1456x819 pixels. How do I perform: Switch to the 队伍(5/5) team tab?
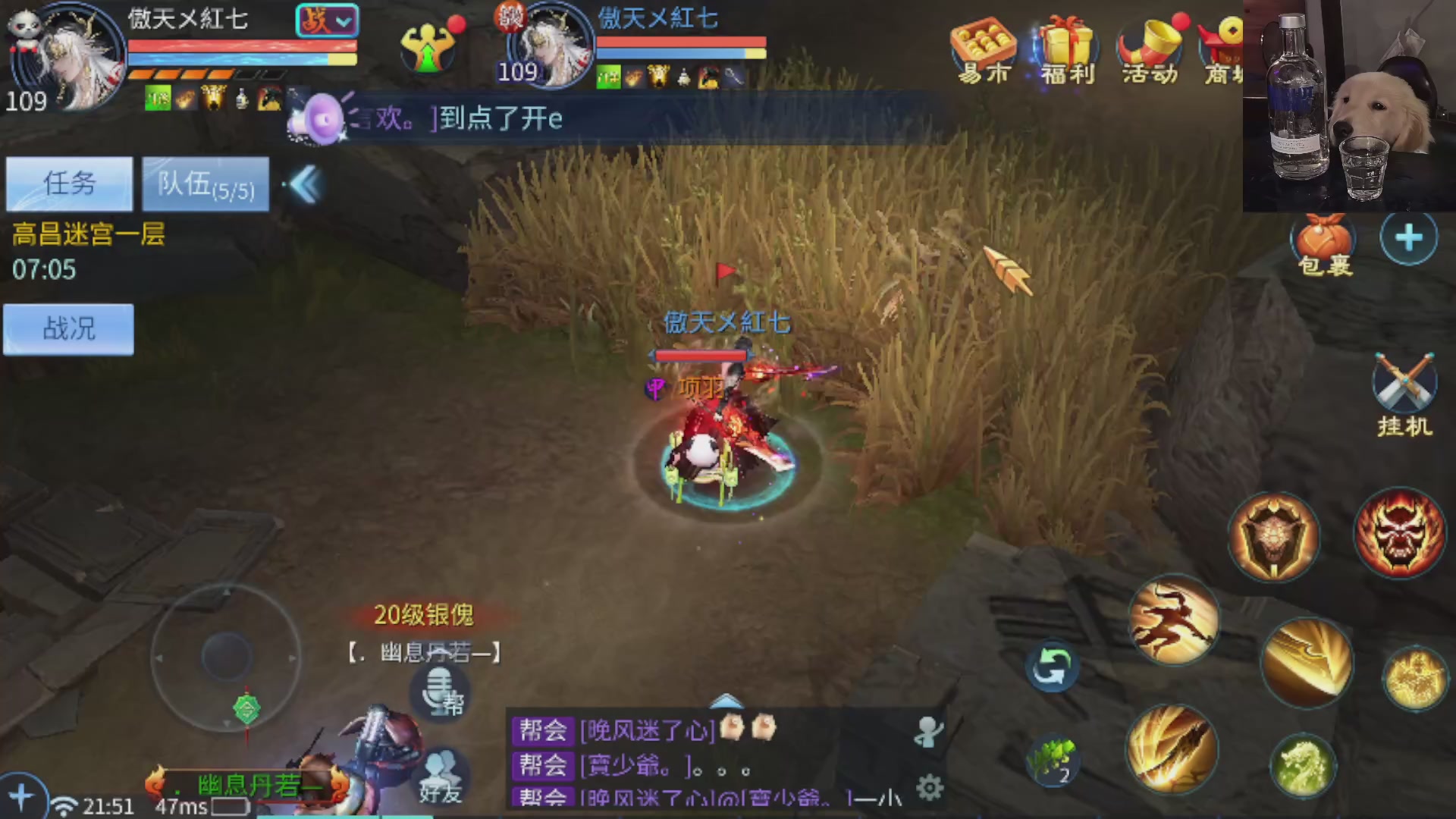(203, 184)
